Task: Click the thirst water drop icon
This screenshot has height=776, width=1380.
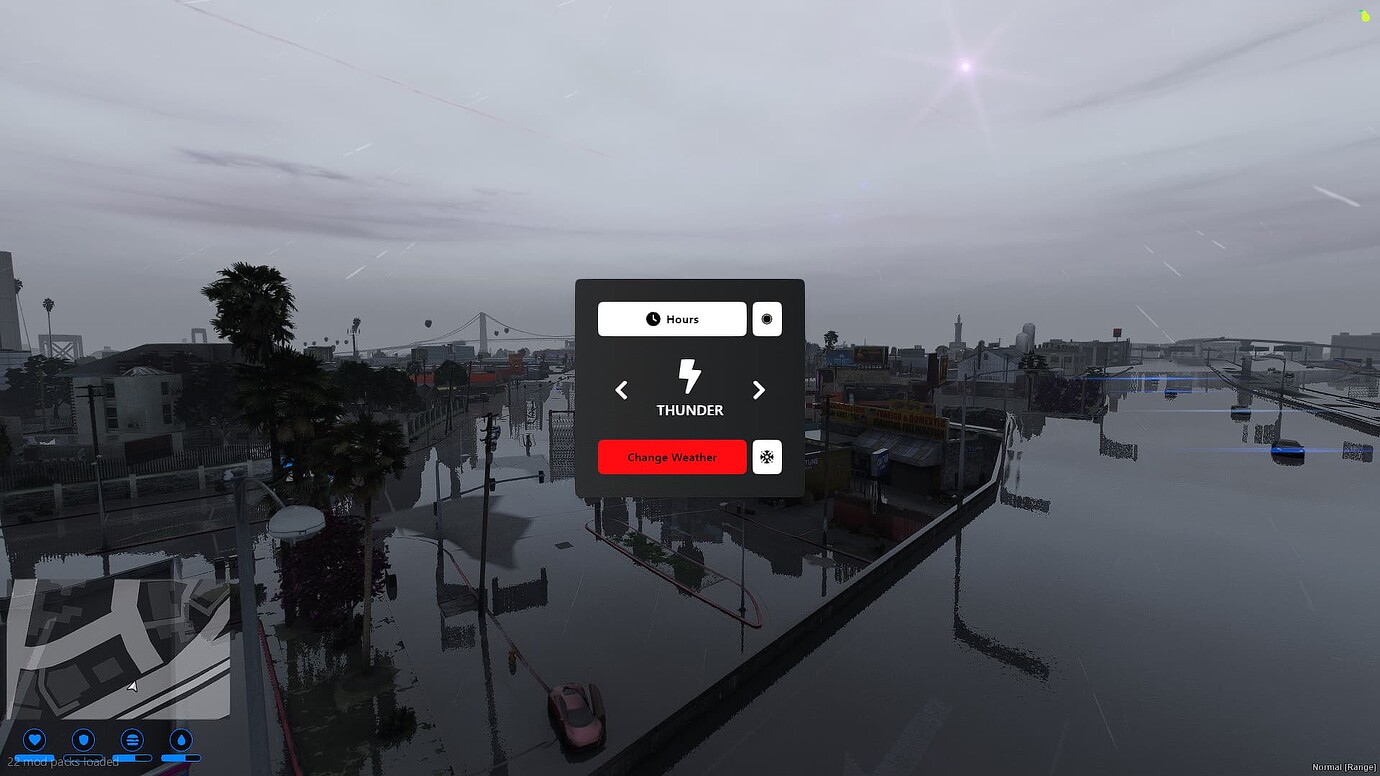Action: point(181,741)
